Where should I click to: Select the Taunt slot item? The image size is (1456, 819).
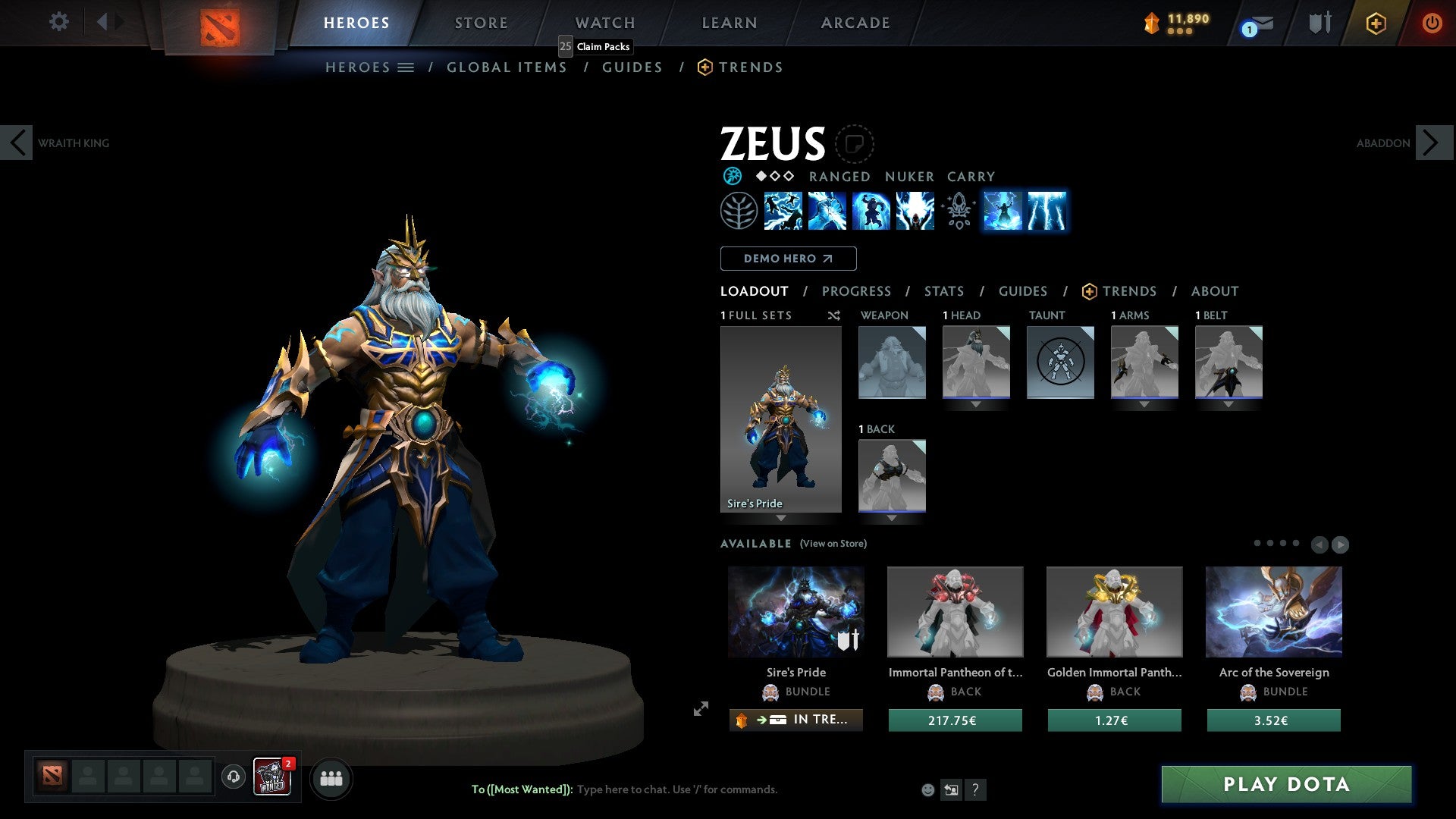[1059, 362]
